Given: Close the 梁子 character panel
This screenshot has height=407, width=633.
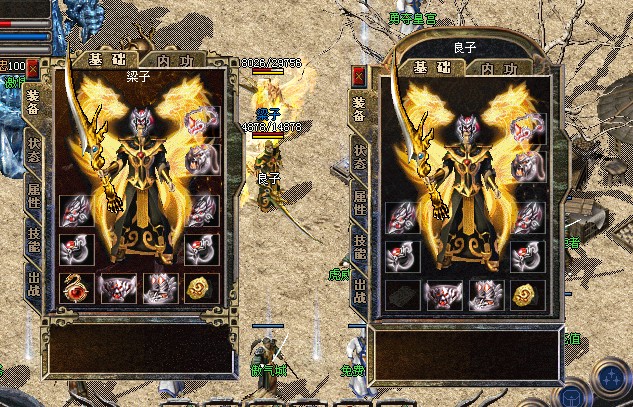Looking at the screenshot, I should [x=33, y=68].
